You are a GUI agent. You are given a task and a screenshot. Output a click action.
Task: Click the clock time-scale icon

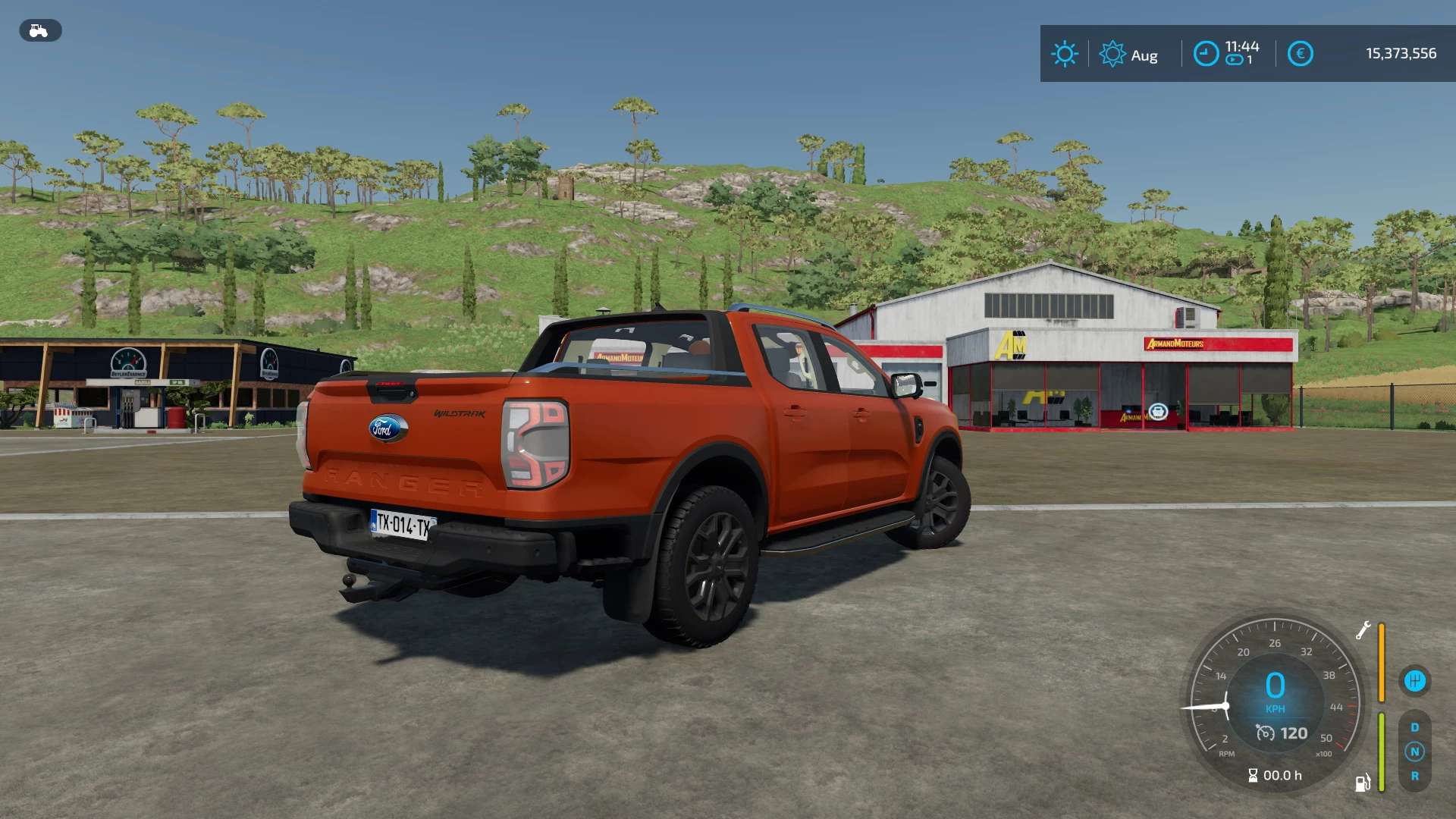coord(1206,54)
